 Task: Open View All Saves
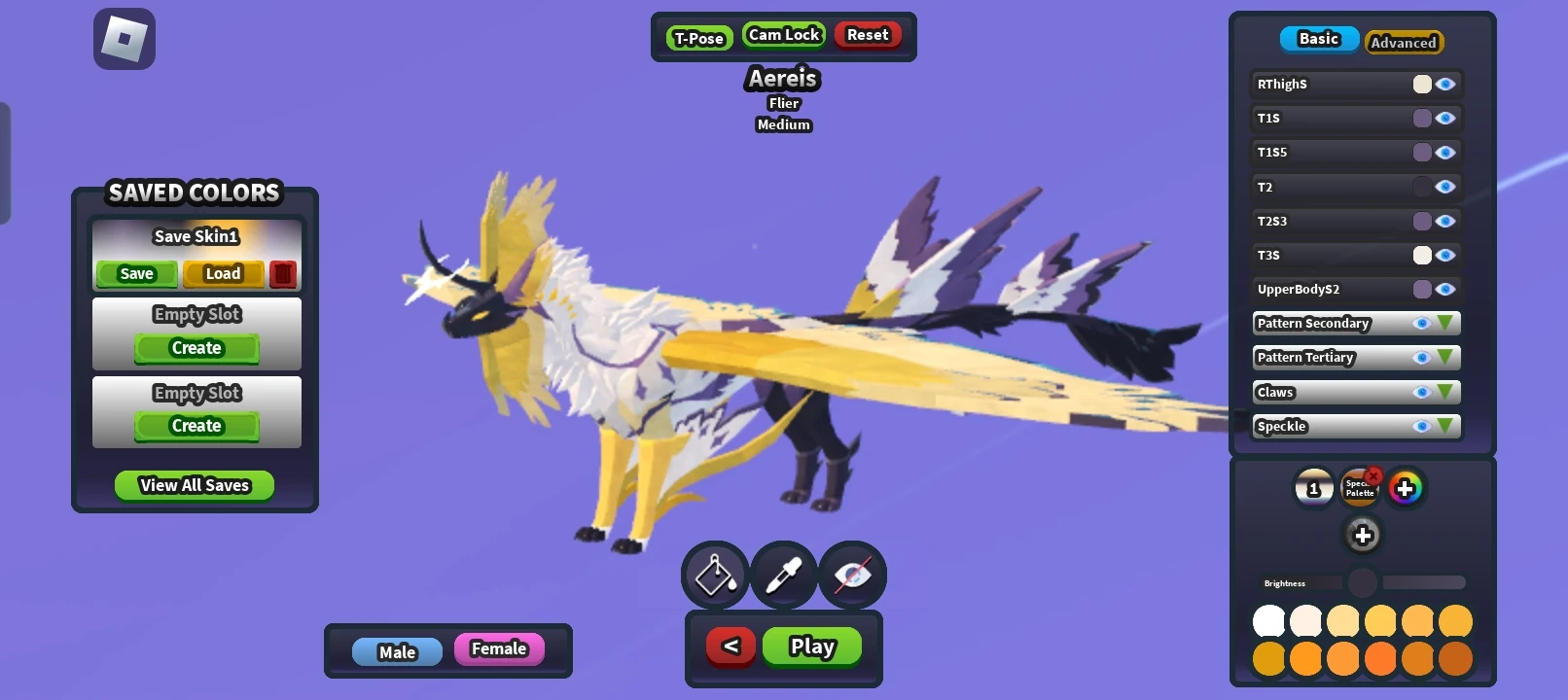tap(194, 484)
